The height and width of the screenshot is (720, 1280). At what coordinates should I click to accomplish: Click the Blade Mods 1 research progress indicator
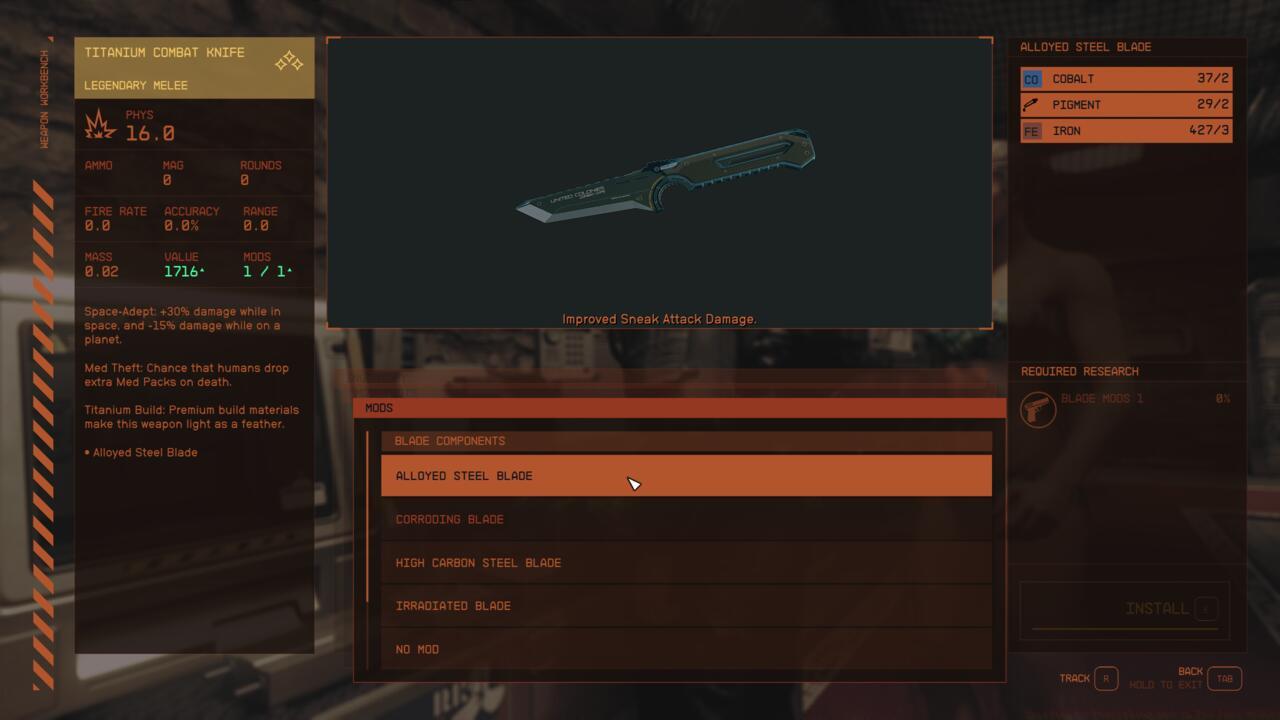1221,398
